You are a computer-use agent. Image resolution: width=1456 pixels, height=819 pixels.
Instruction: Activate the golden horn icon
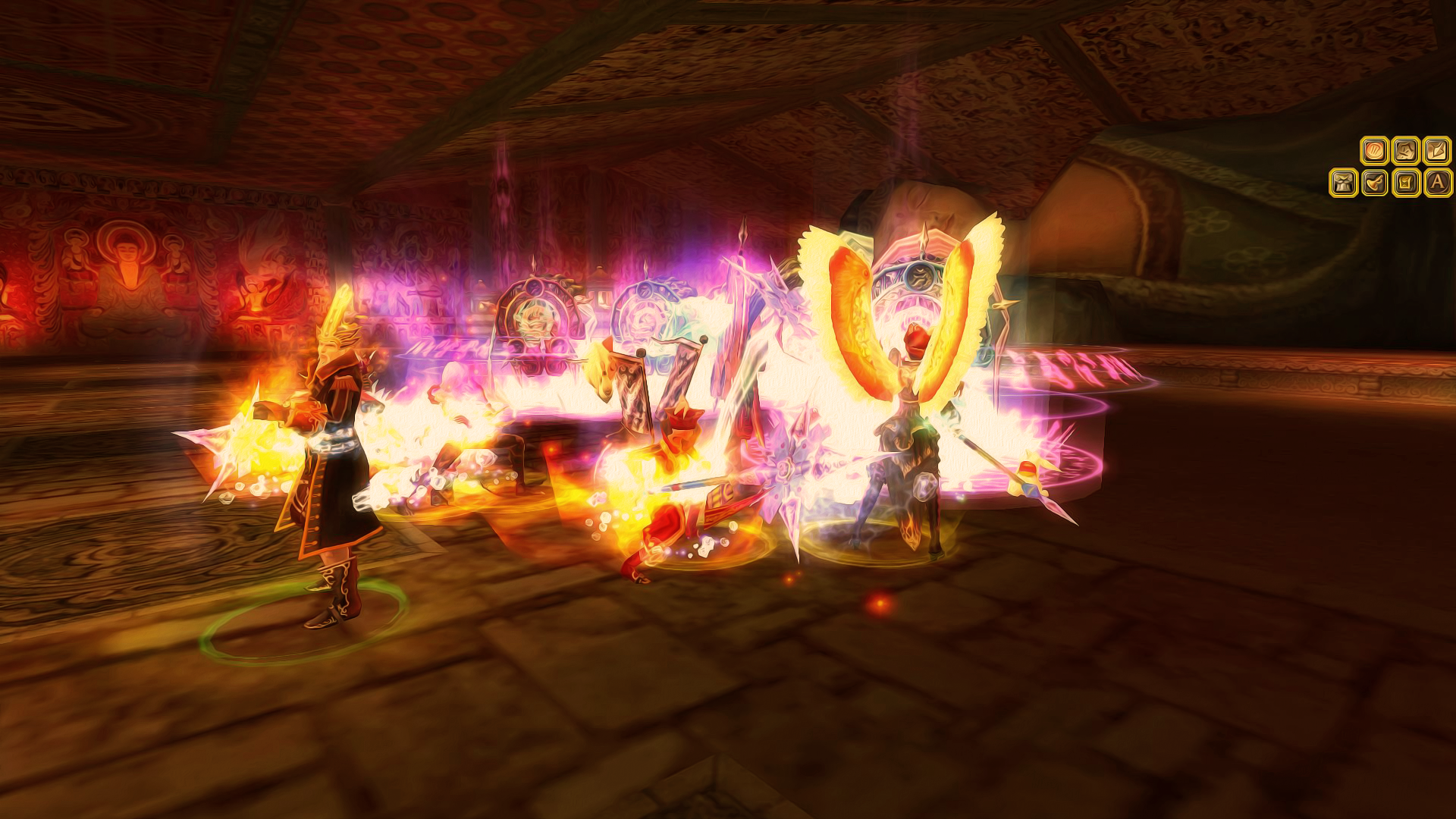click(x=1374, y=183)
